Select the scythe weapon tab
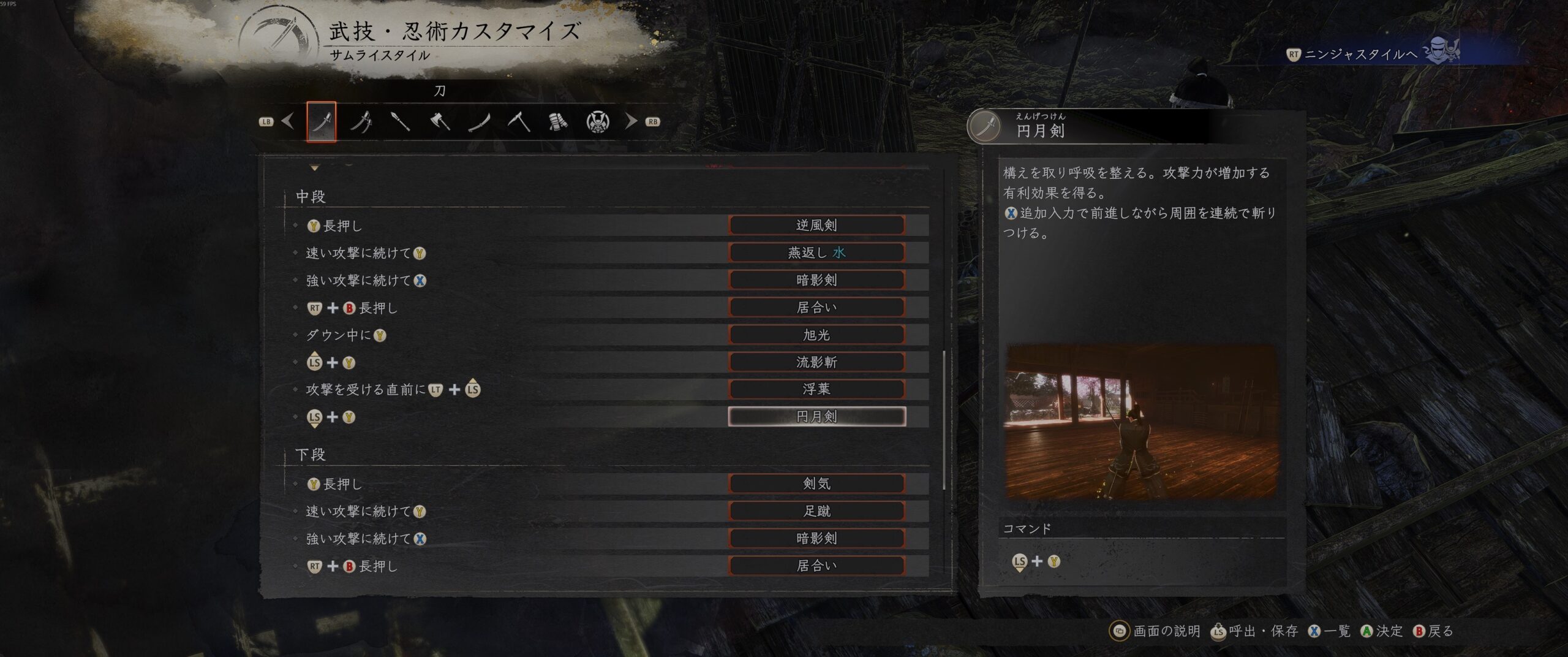The width and height of the screenshot is (1568, 657). tap(519, 121)
